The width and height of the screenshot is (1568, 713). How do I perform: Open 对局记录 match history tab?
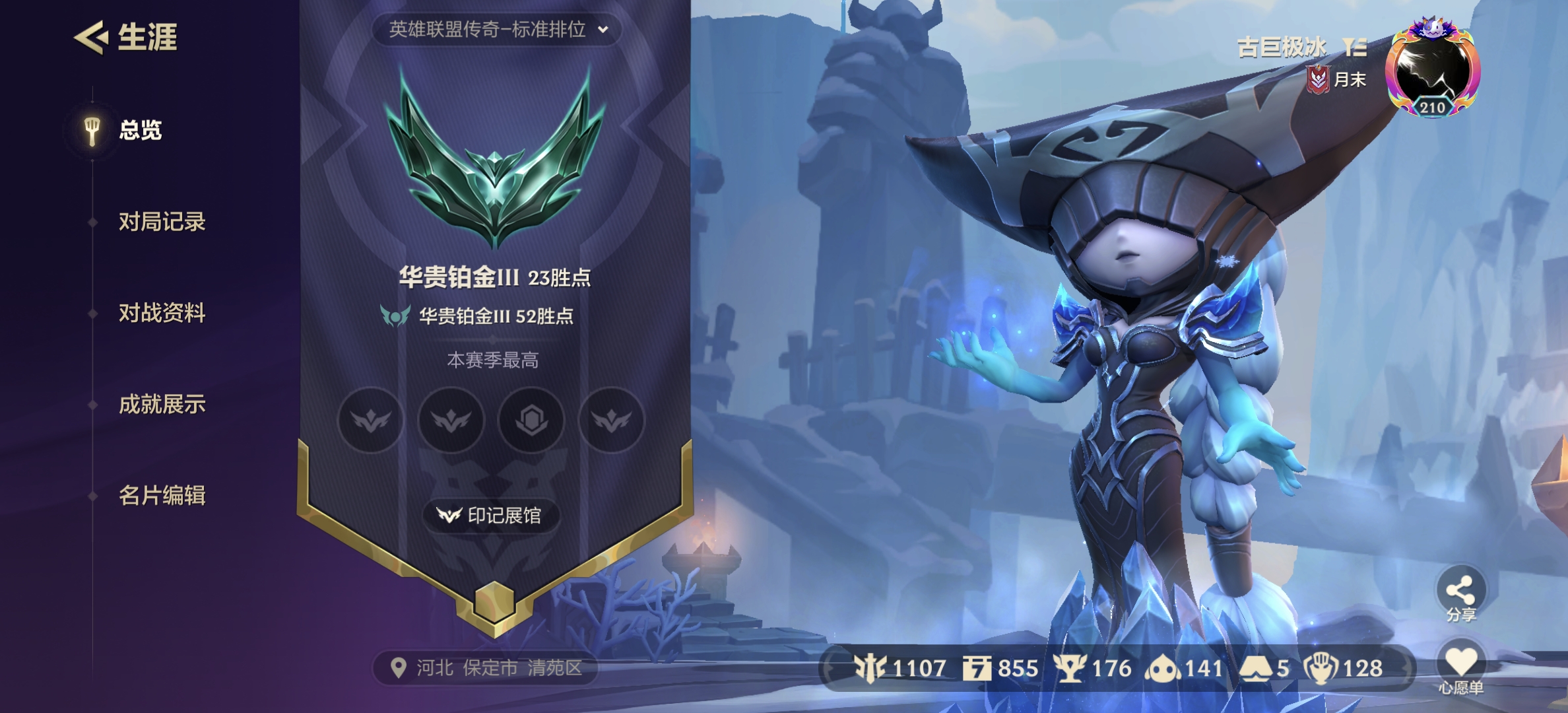coord(163,222)
